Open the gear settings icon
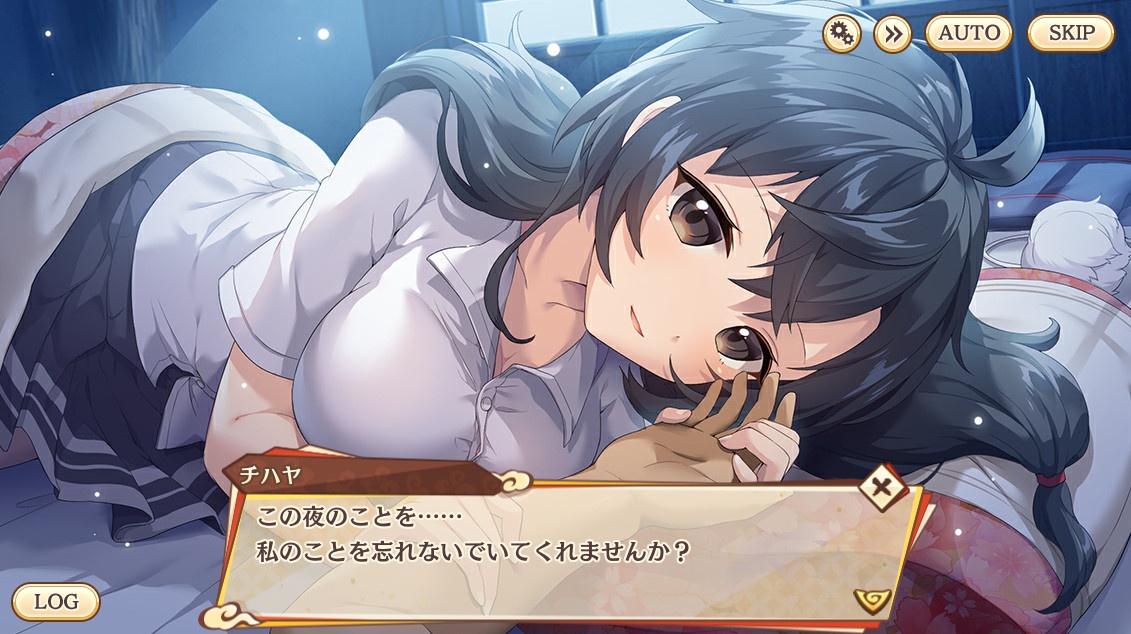This screenshot has width=1131, height=634. pos(841,34)
